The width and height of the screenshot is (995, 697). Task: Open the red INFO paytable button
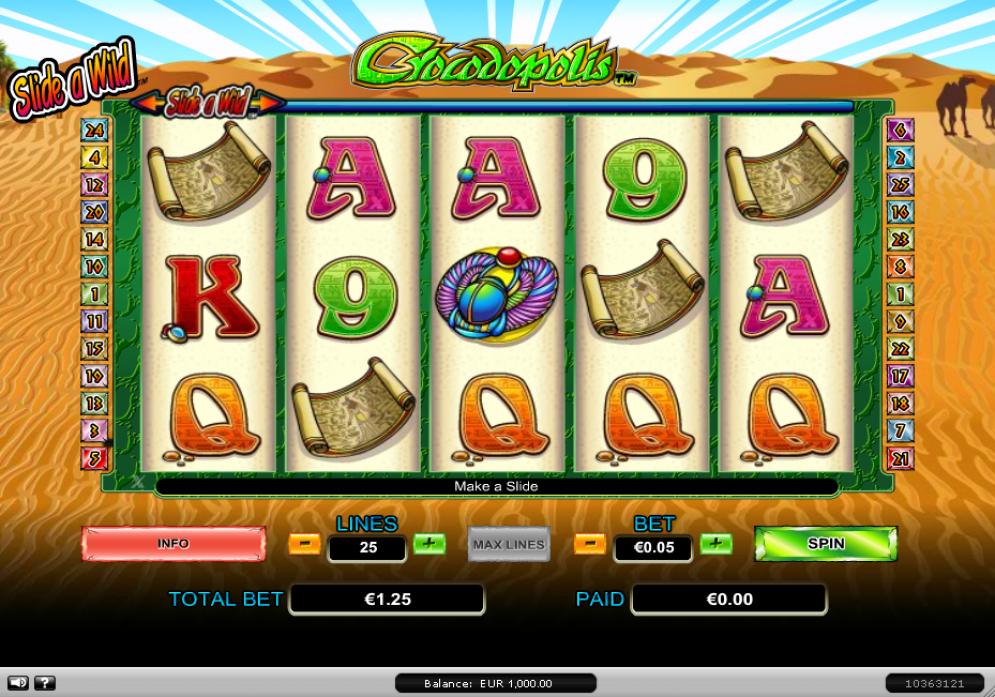click(173, 544)
